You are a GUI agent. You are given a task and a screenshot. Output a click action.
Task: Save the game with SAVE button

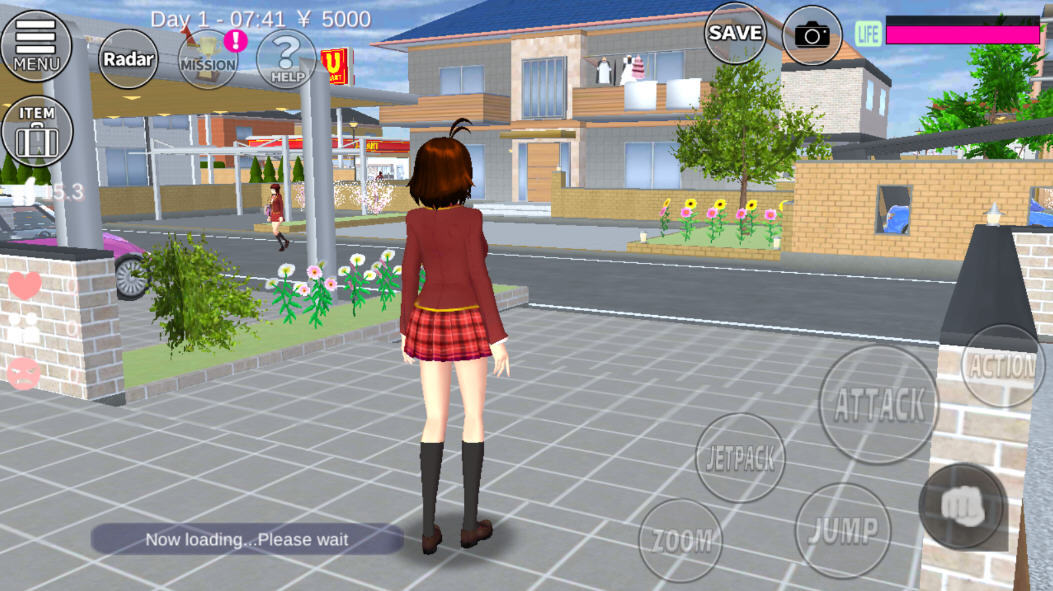coord(735,33)
